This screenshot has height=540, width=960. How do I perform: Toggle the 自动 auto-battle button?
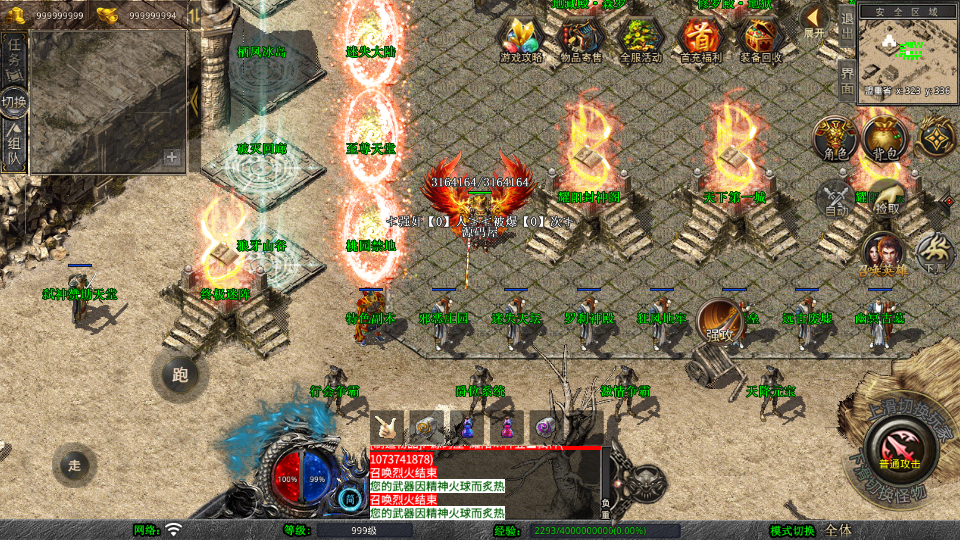point(836,198)
